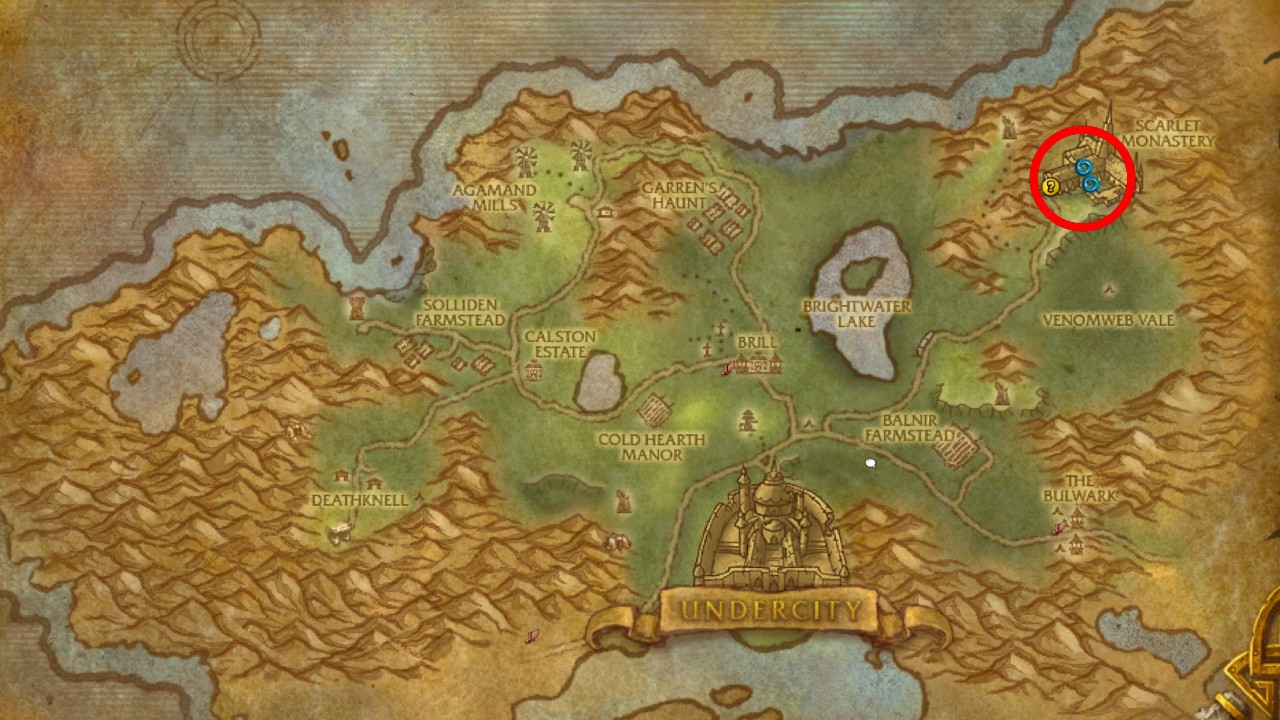This screenshot has height=720, width=1280.
Task: Select the upper blue swirl marker near Scarlet Monastery
Action: coord(1084,167)
